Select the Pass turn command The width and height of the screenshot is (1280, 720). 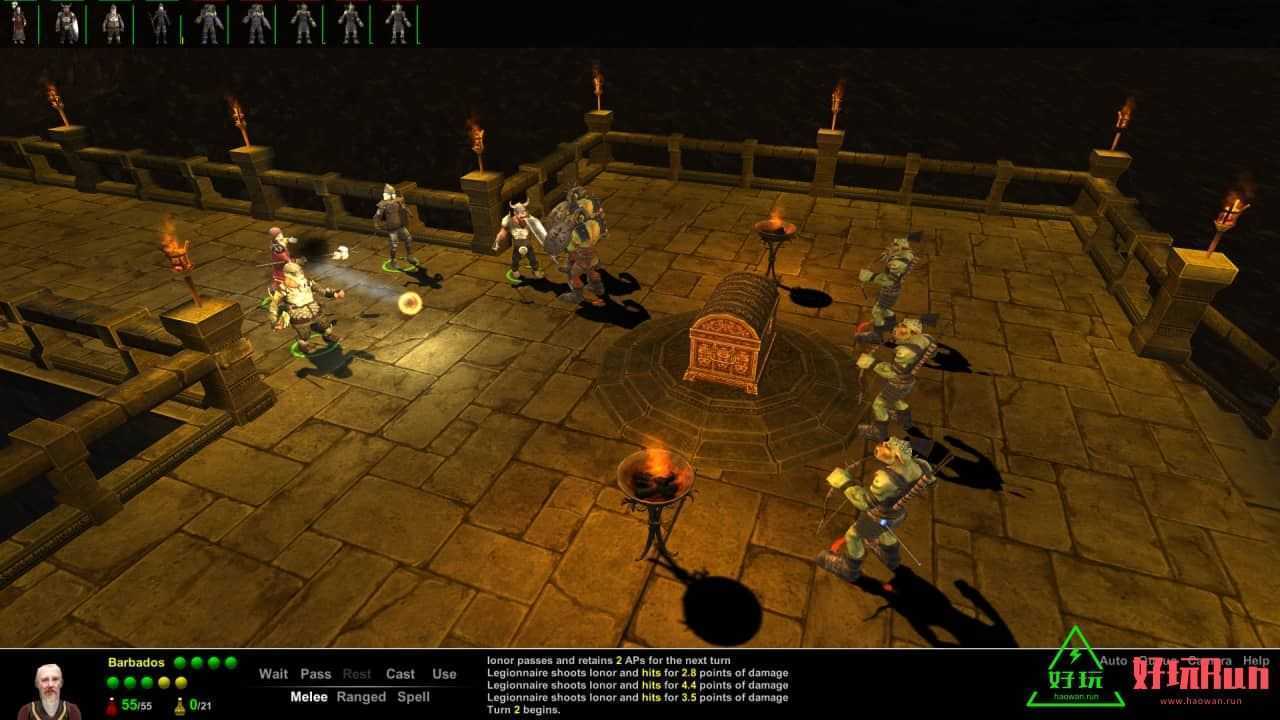315,674
